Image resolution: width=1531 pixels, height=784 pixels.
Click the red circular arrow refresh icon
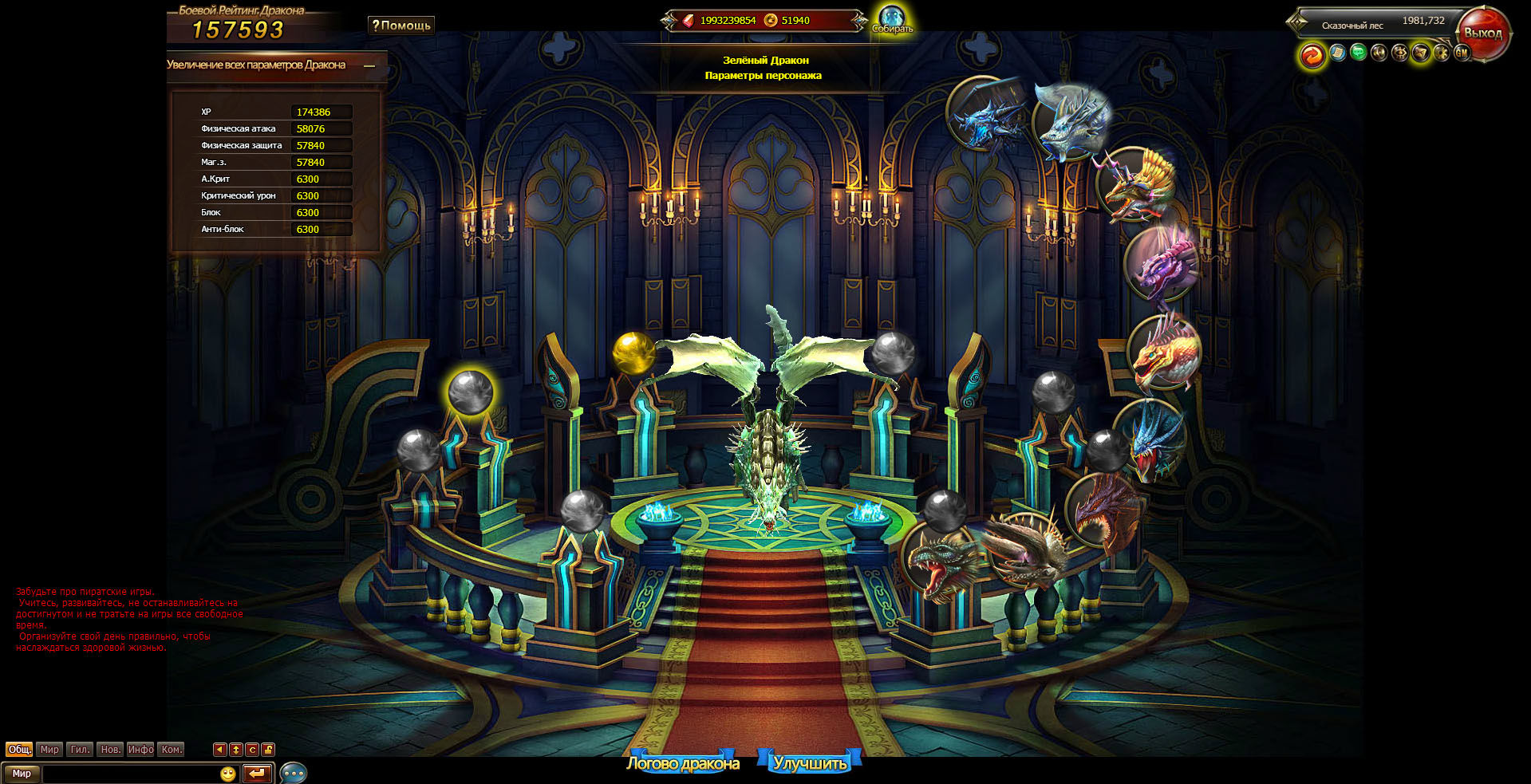tap(1312, 54)
